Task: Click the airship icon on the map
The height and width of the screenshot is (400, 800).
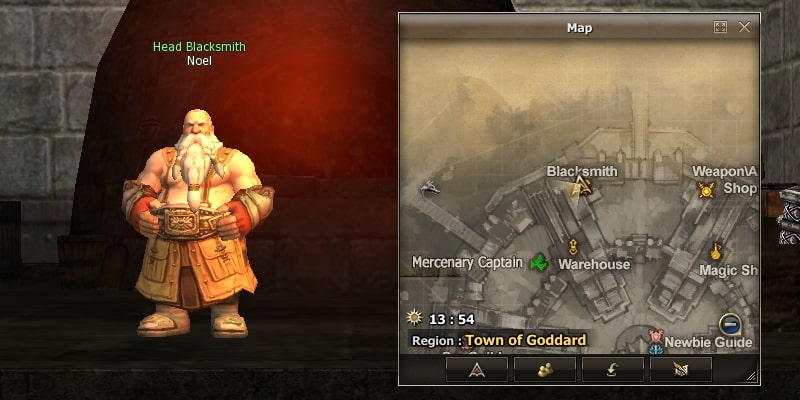Action: pyautogui.click(x=429, y=187)
